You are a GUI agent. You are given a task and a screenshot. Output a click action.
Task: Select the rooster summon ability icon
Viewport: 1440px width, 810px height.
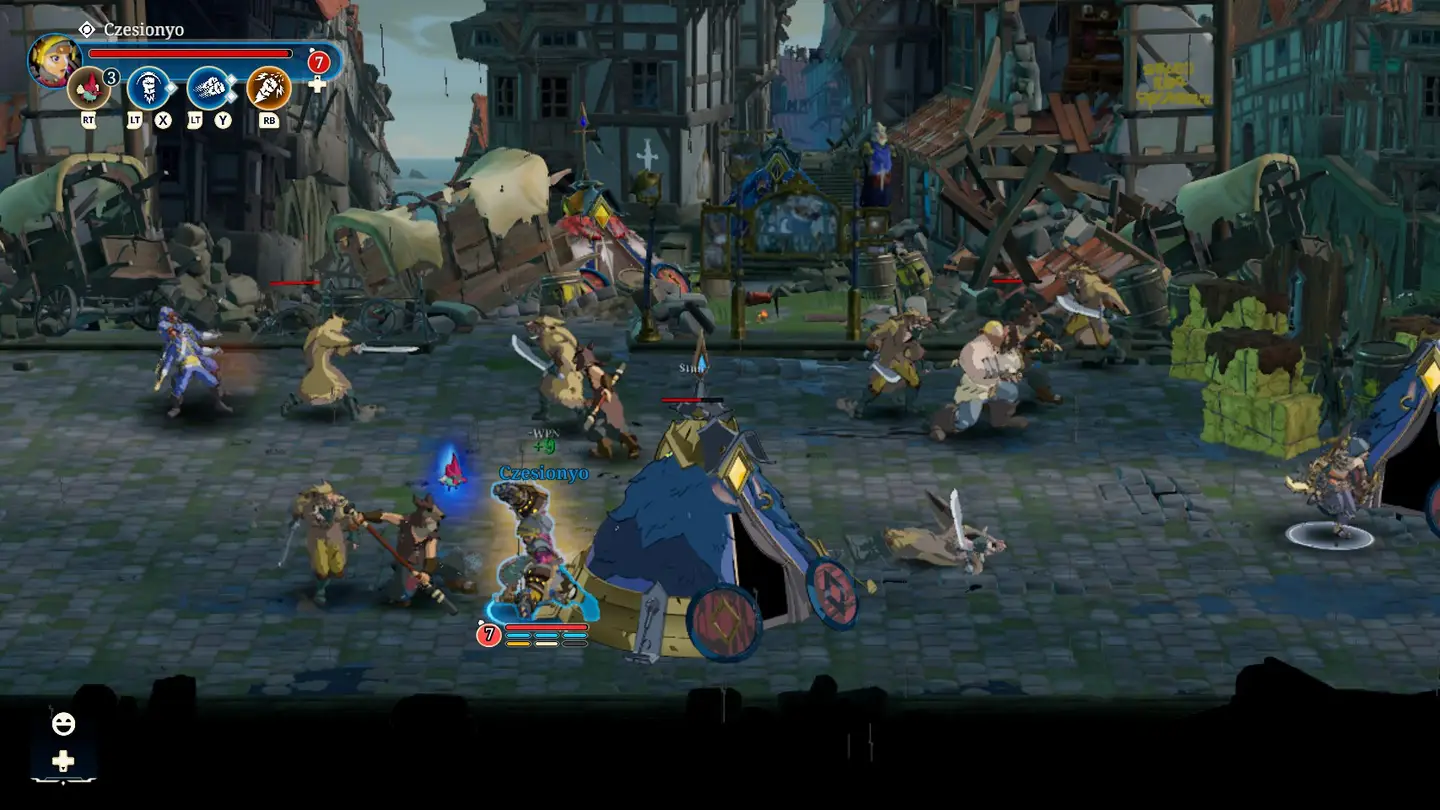click(x=87, y=87)
